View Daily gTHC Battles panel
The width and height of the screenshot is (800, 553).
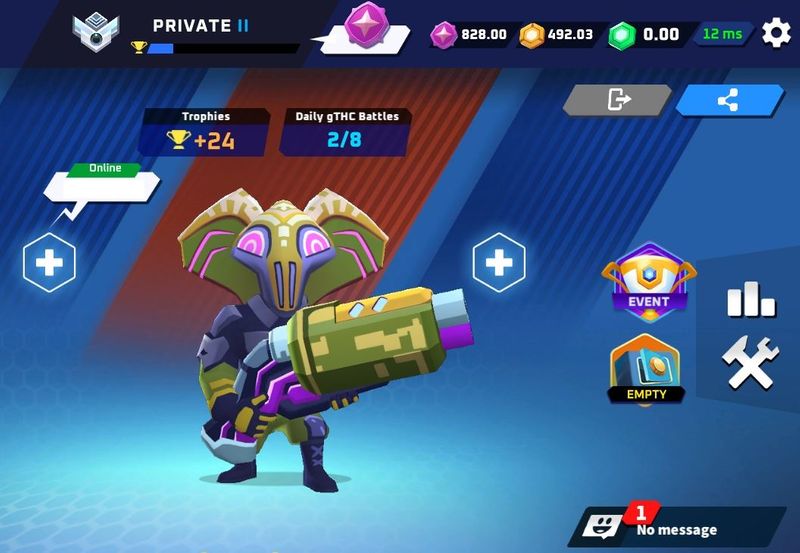(x=346, y=133)
